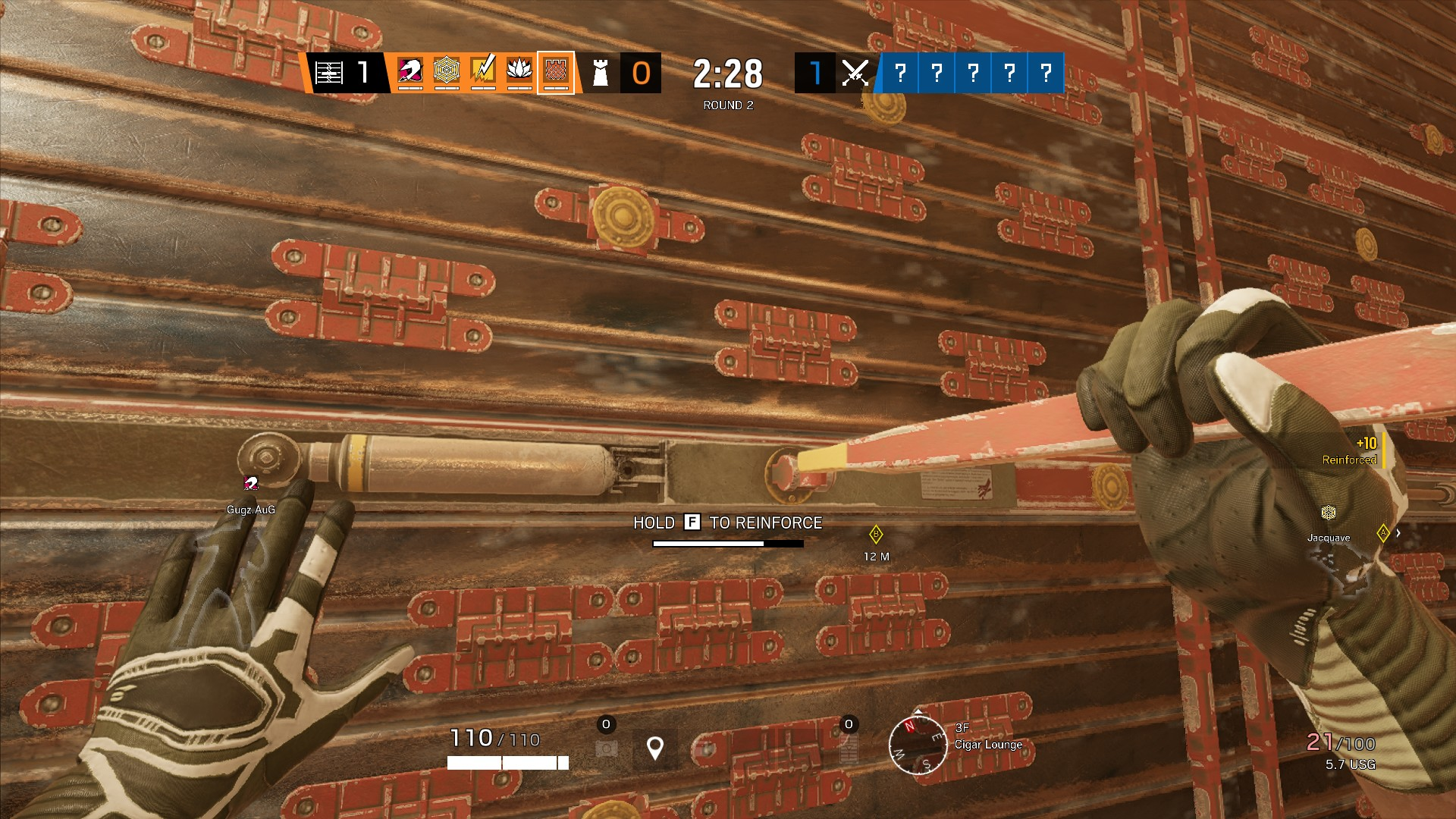Click the lightning bolt operator icon
This screenshot has width=1456, height=819.
point(483,72)
